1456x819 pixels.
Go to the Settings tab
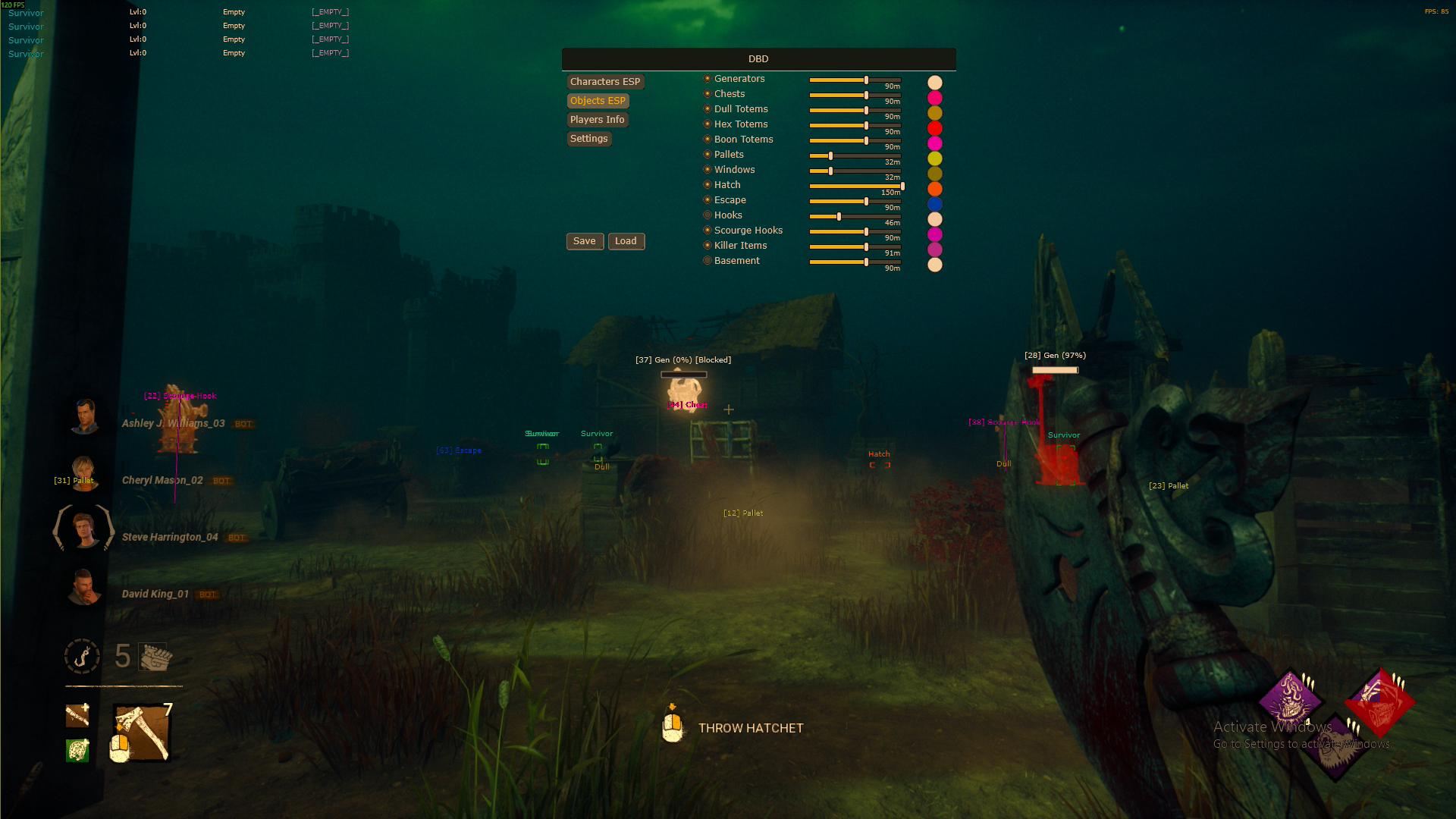(588, 139)
